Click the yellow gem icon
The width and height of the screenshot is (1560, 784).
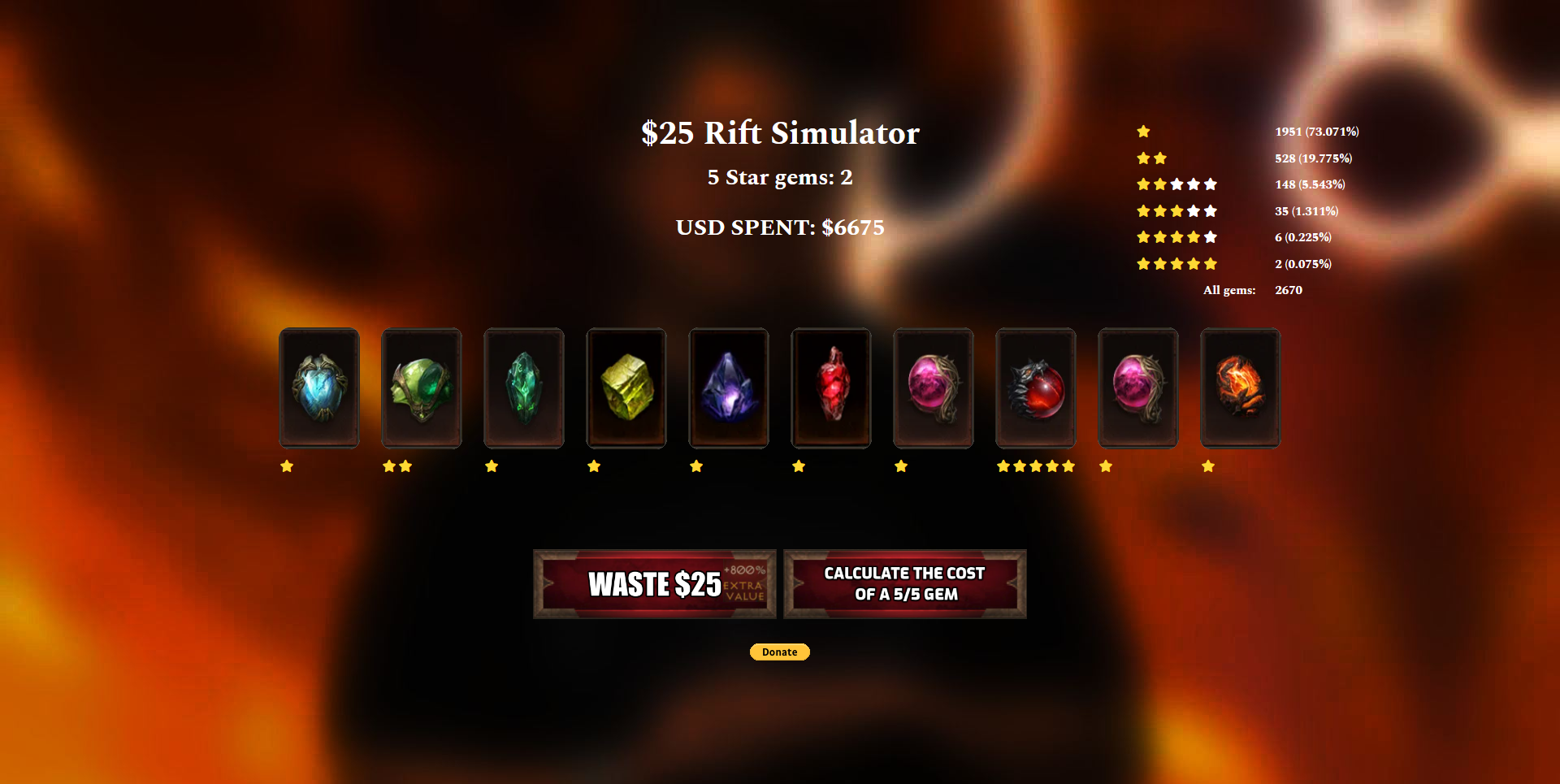pos(626,387)
